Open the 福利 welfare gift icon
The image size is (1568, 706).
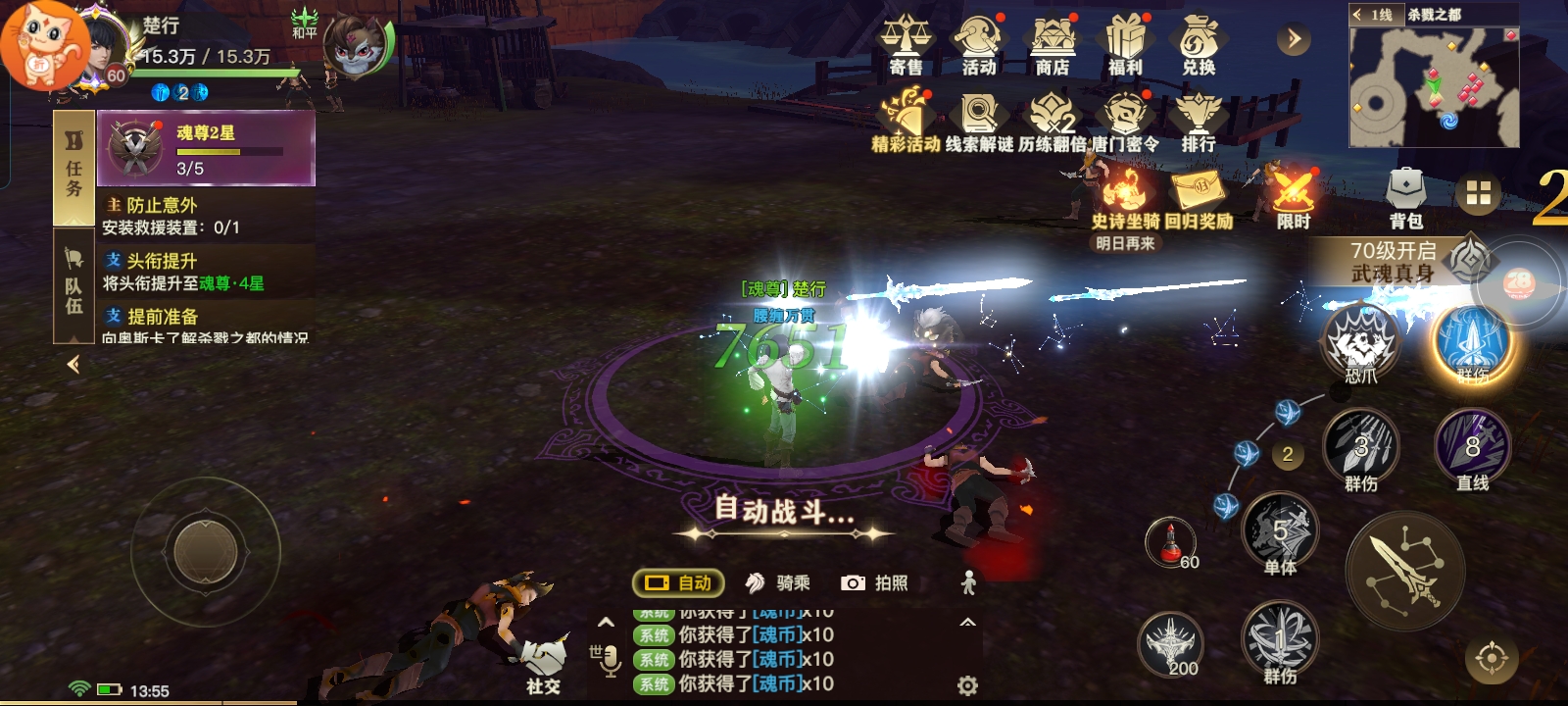pyautogui.click(x=1125, y=45)
